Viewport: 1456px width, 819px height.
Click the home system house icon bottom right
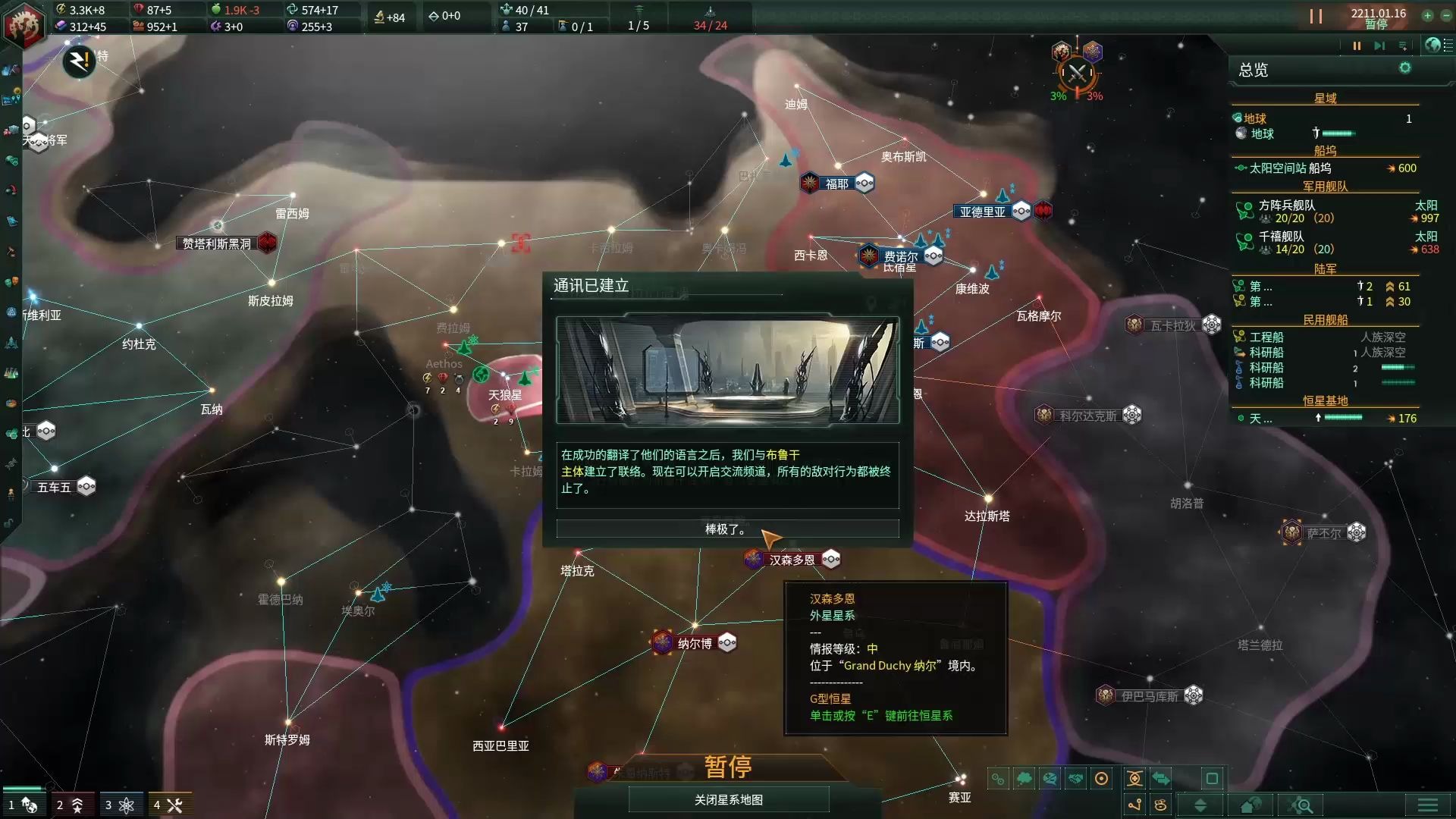pos(1249,805)
